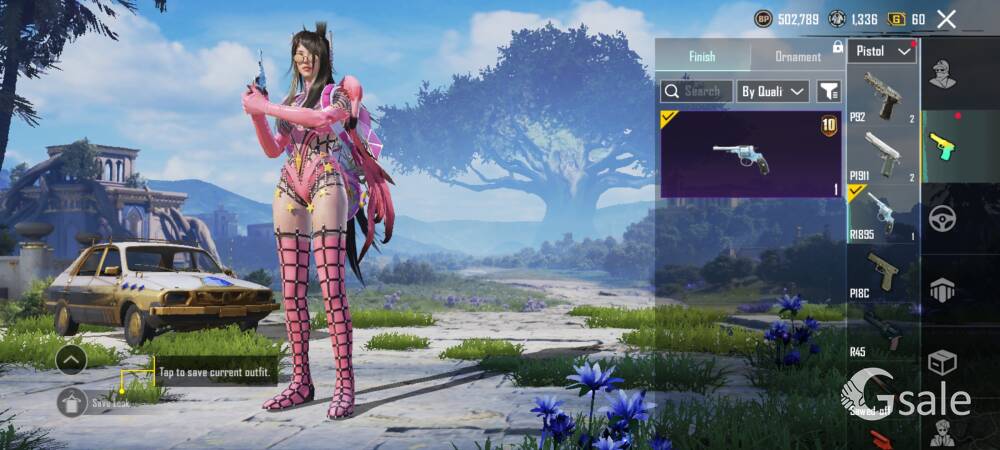Close the inventory screen with the X
Viewport: 1000px width, 450px height.
coord(946,19)
